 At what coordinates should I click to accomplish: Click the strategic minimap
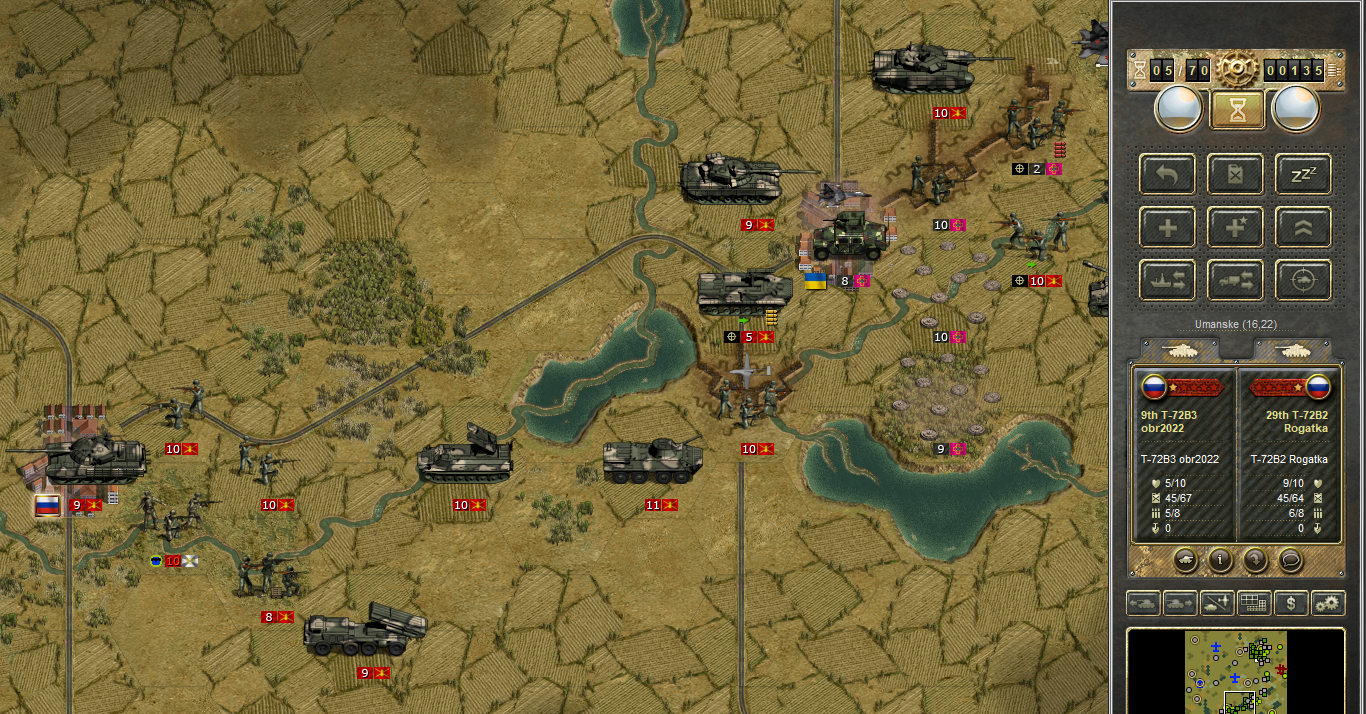[1236, 670]
